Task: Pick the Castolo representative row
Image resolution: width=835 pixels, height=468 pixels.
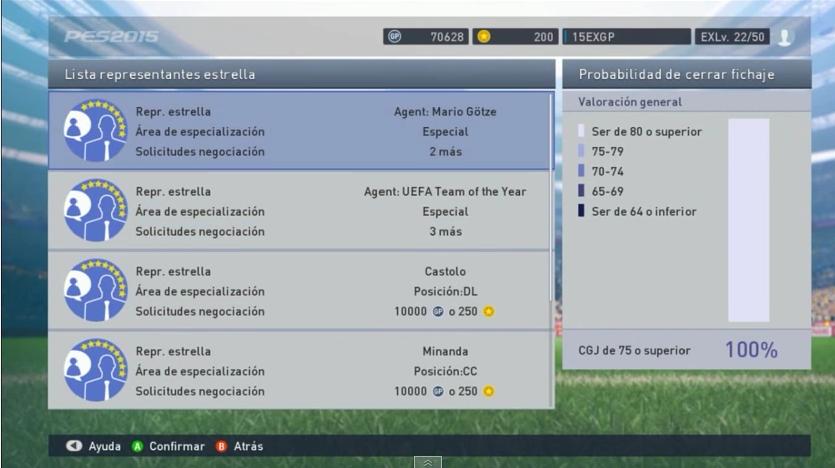Action: (x=300, y=291)
